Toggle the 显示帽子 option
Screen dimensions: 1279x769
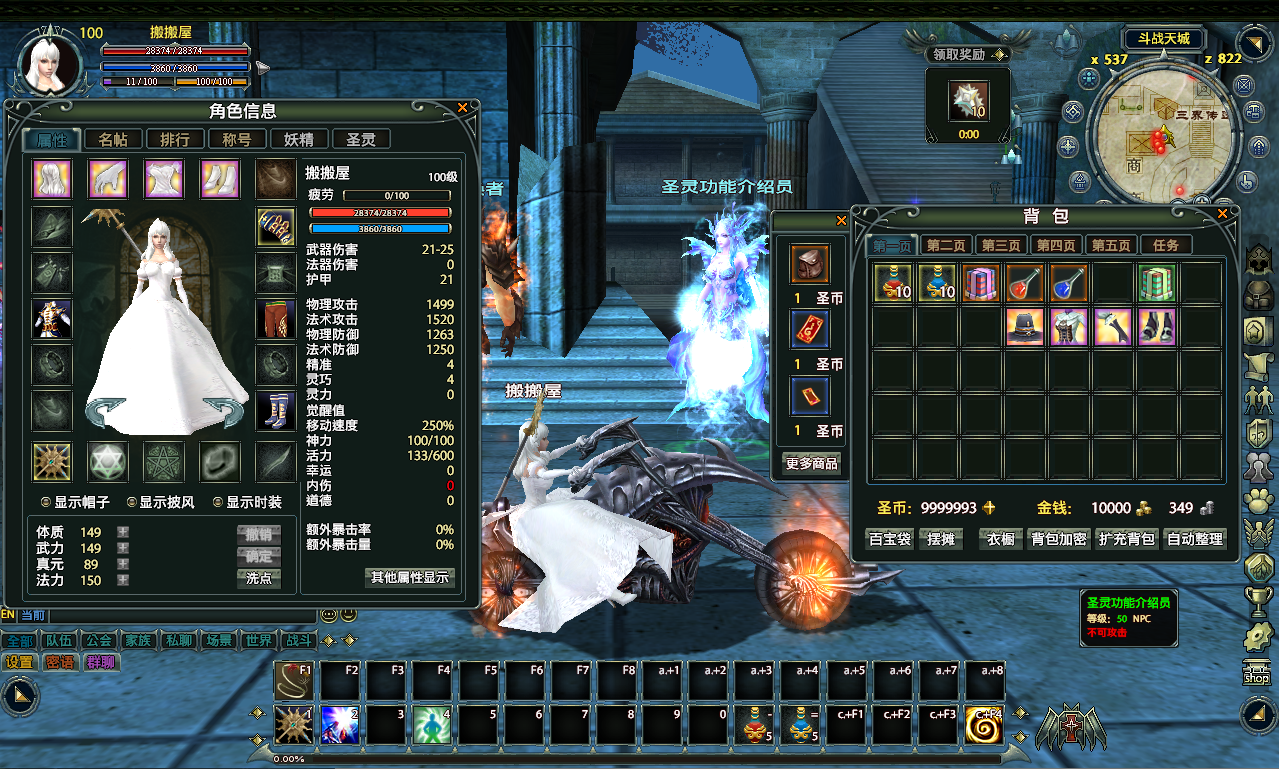click(x=46, y=502)
